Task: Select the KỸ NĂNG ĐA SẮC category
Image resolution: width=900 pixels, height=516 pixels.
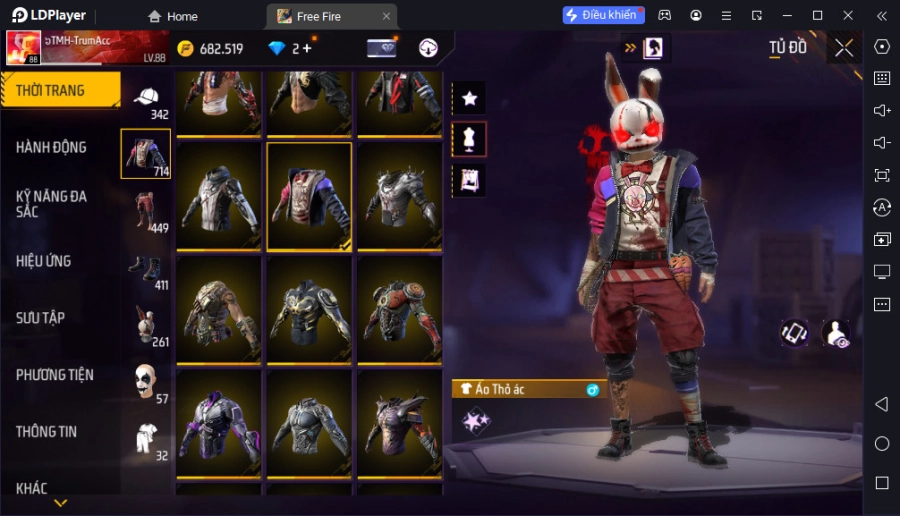Action: (52, 204)
